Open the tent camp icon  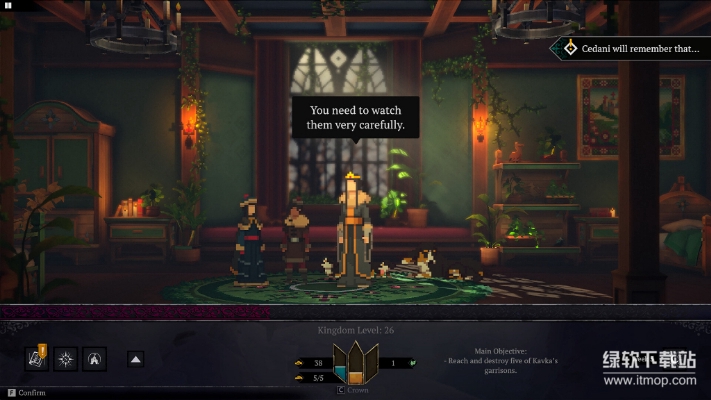[x=95, y=358]
